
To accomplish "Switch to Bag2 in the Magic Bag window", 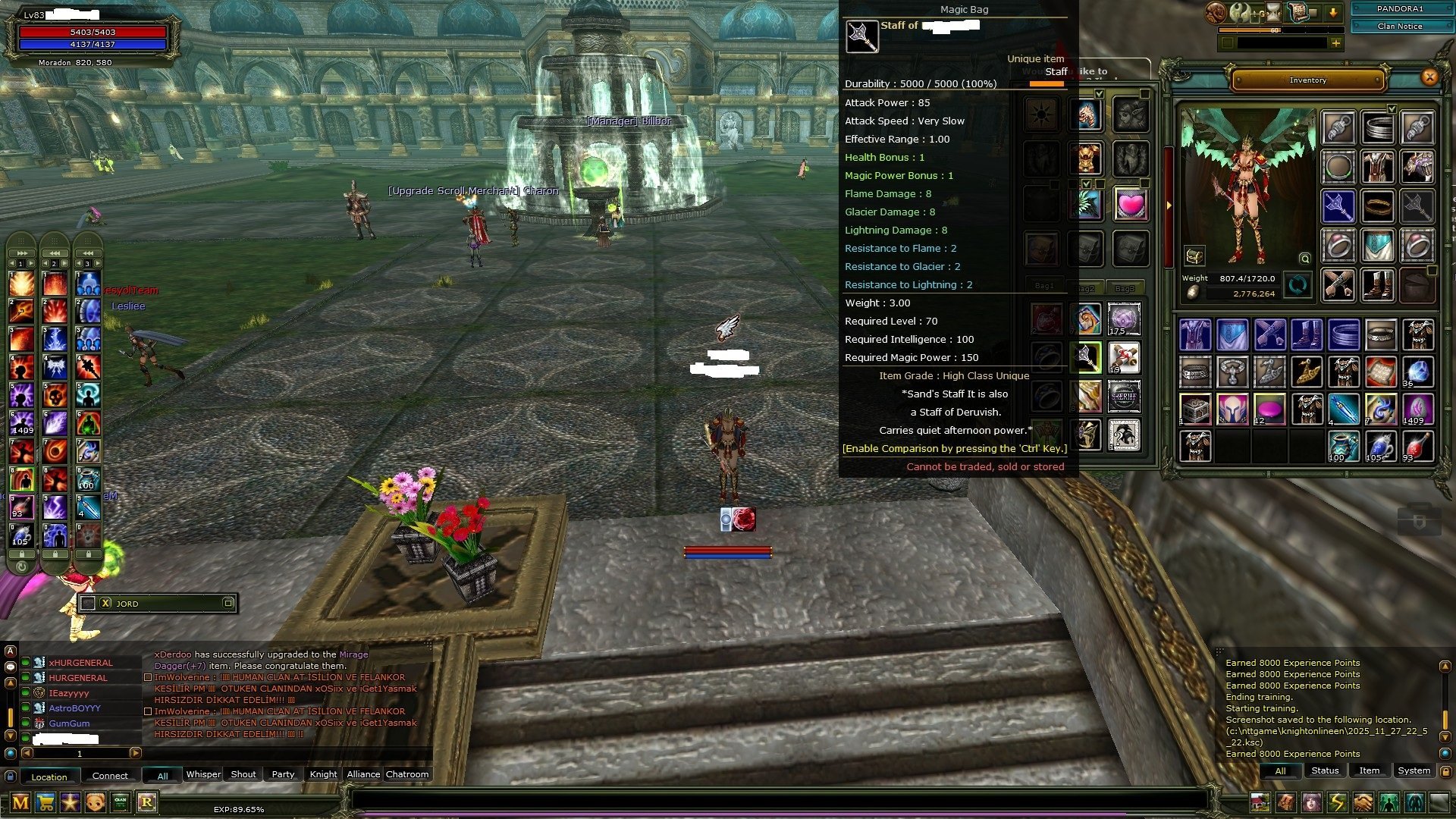I will tap(1090, 287).
